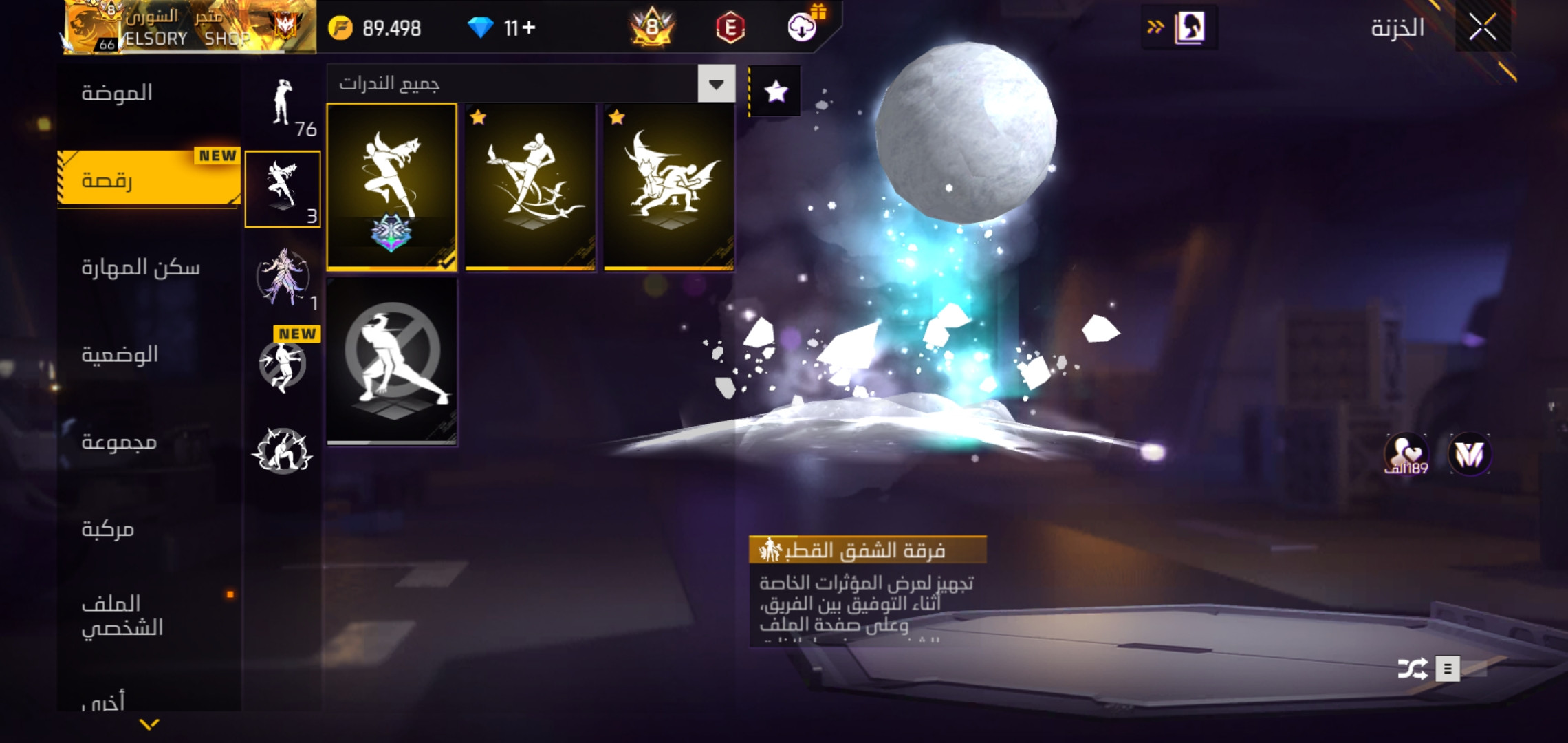1568x743 pixels.
Task: Open the download center cloud icon
Action: [x=802, y=28]
